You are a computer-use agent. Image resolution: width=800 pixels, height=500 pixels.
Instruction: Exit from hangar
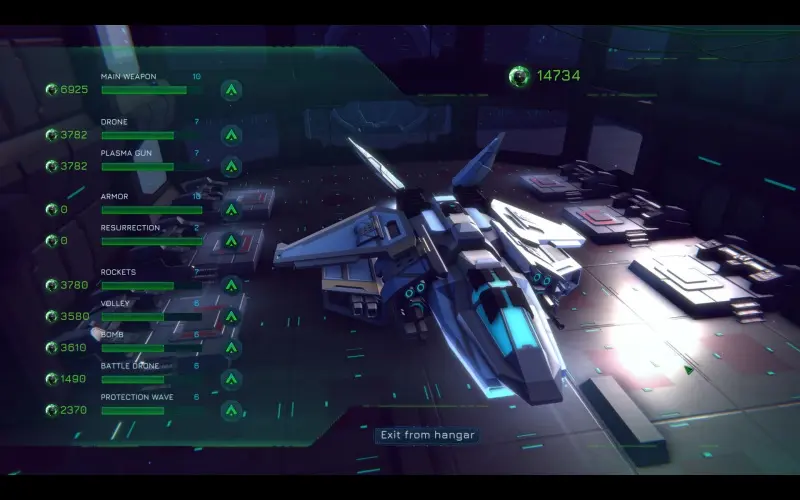point(426,435)
